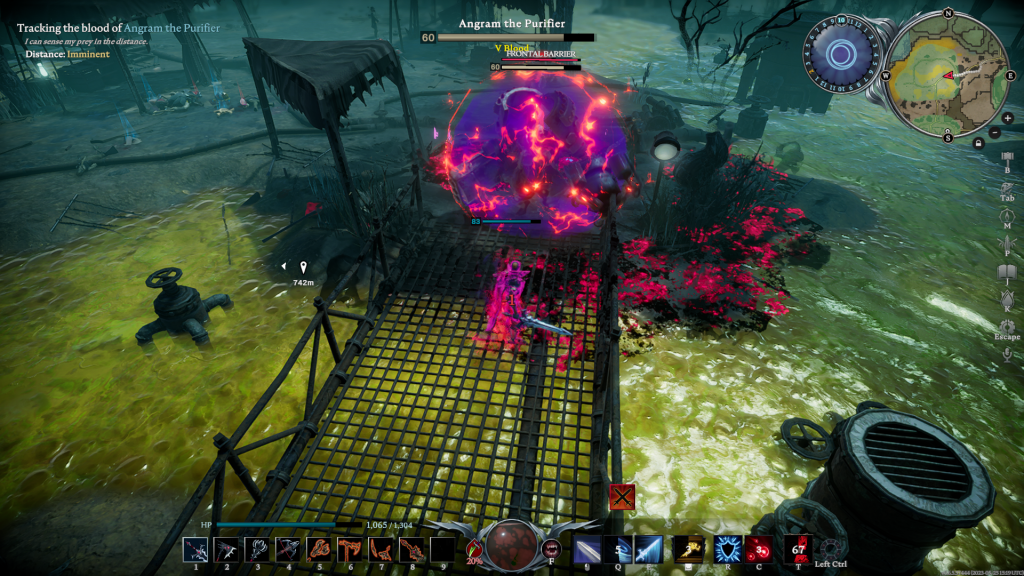Image resolution: width=1024 pixels, height=576 pixels.
Task: Activate the blue shield spell icon
Action: coord(727,549)
